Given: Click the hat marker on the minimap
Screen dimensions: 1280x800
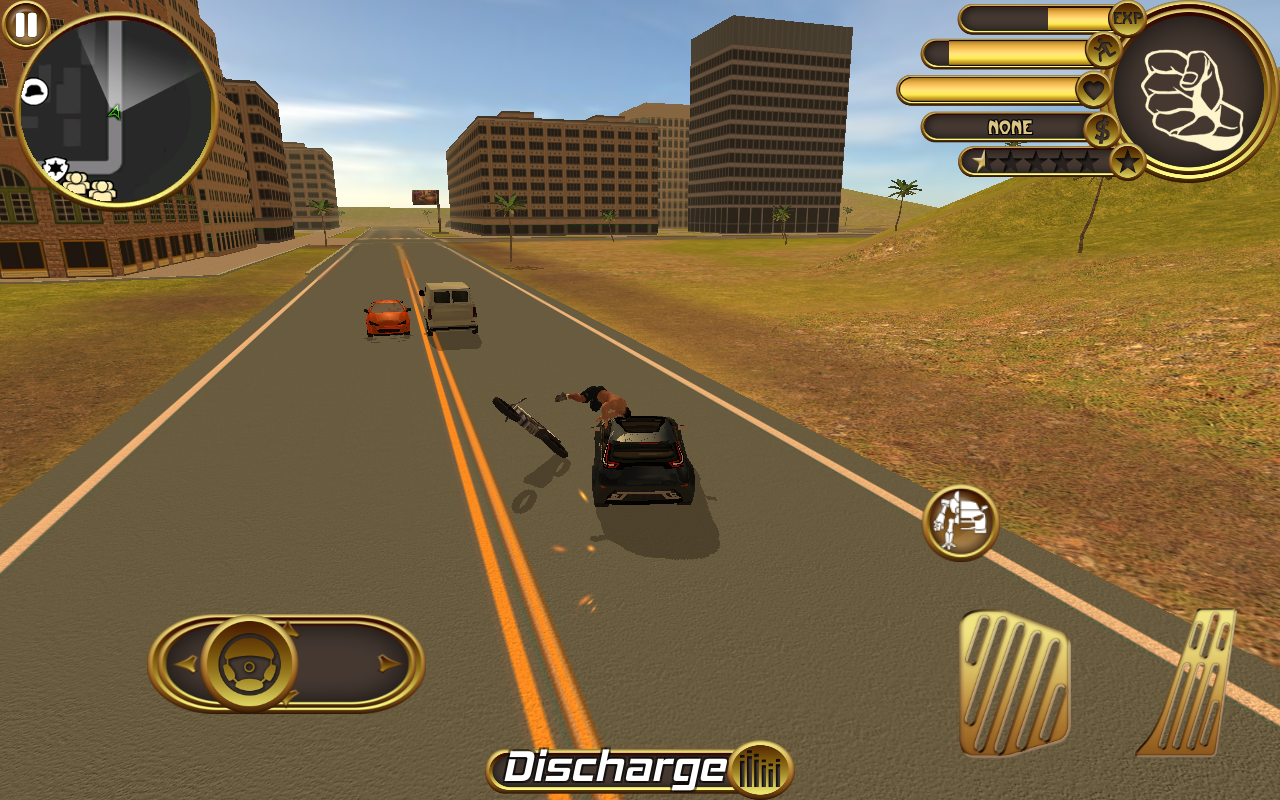Looking at the screenshot, I should pyautogui.click(x=35, y=89).
